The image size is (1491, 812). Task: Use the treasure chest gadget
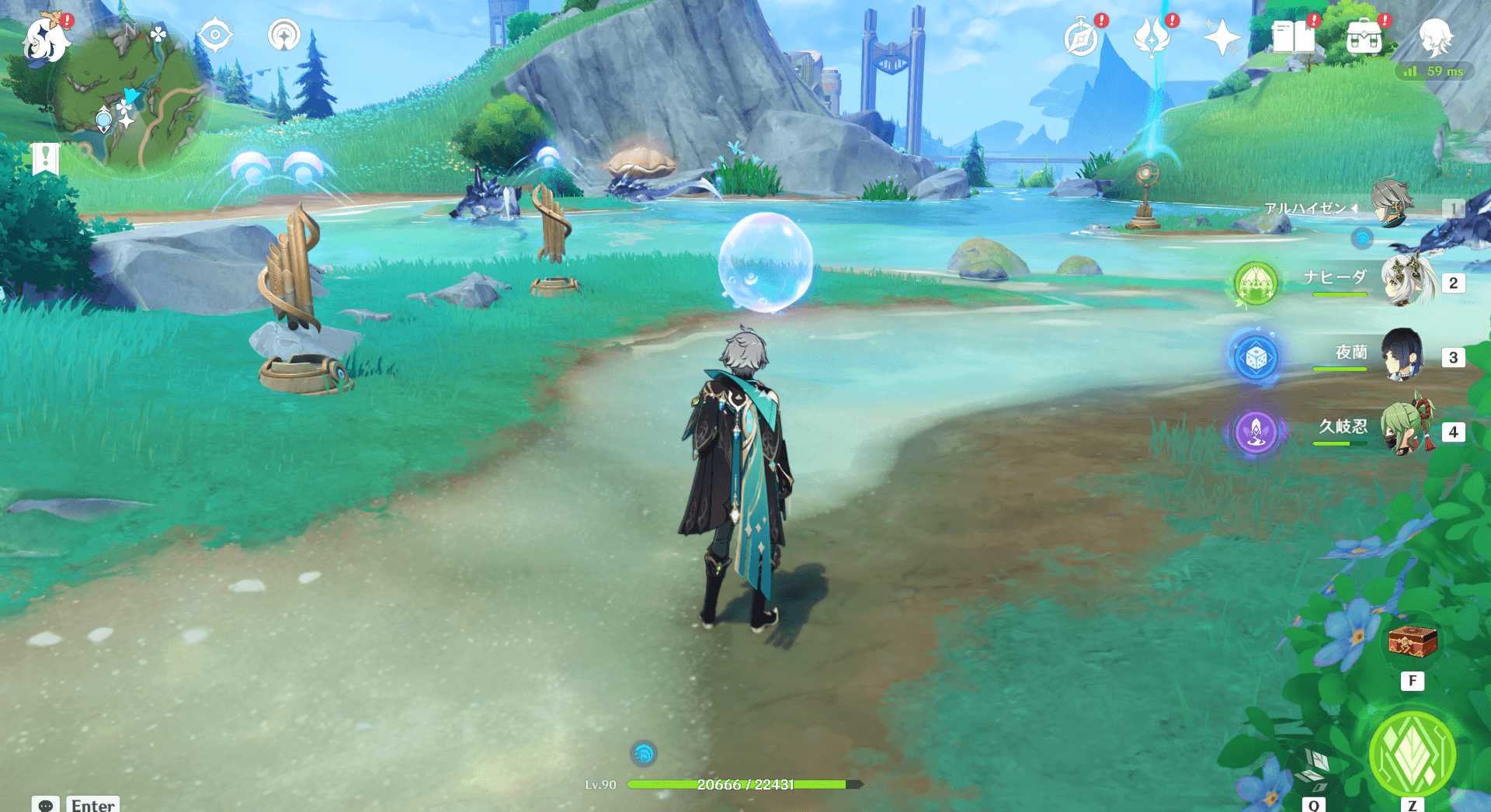tap(1412, 643)
